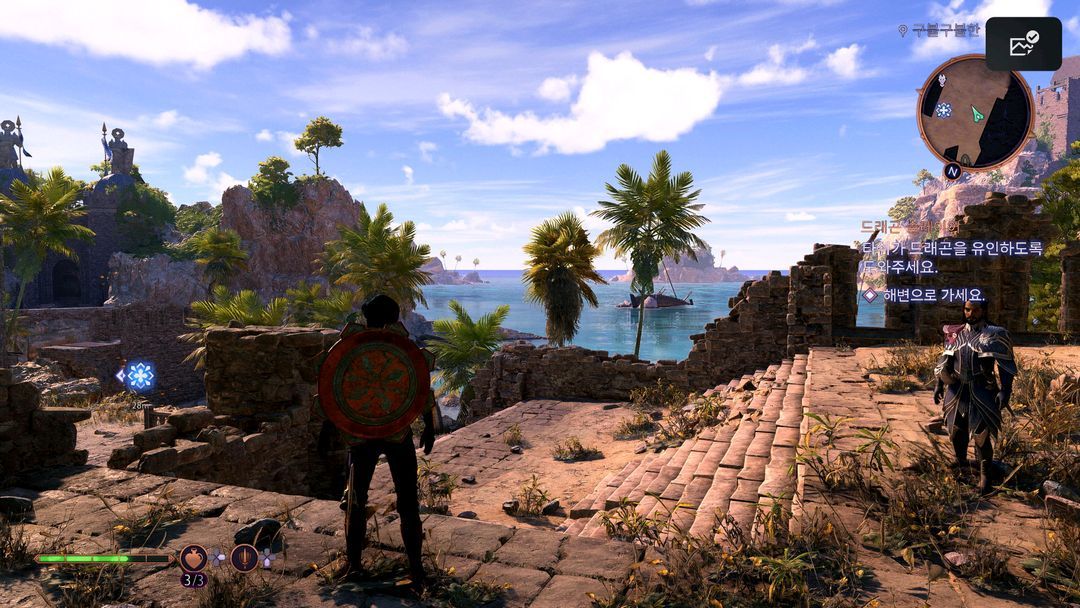Select the blue flower waypoint on the minimap
The width and height of the screenshot is (1080, 608).
[943, 110]
